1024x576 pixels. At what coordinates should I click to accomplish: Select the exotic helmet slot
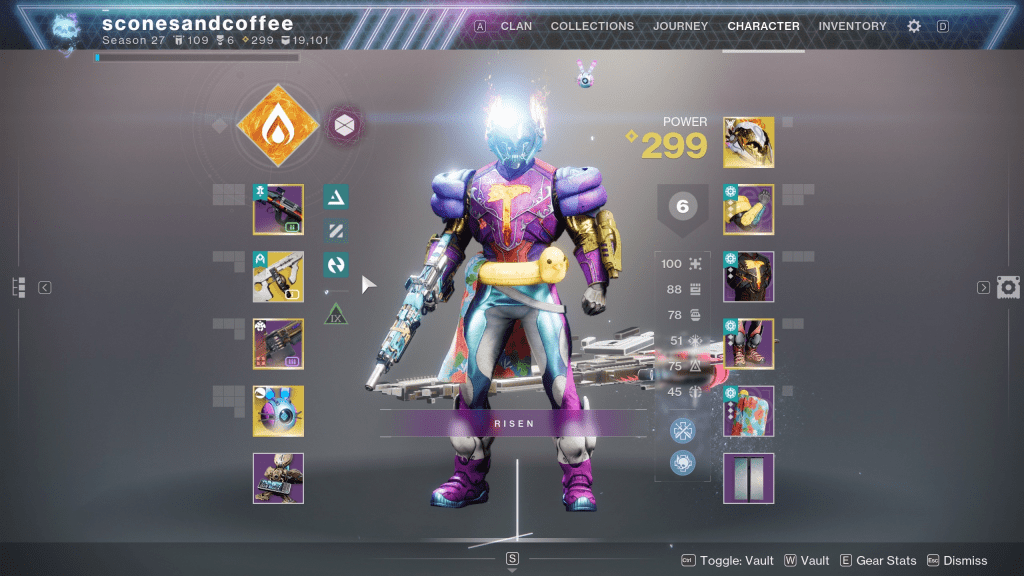[748, 143]
